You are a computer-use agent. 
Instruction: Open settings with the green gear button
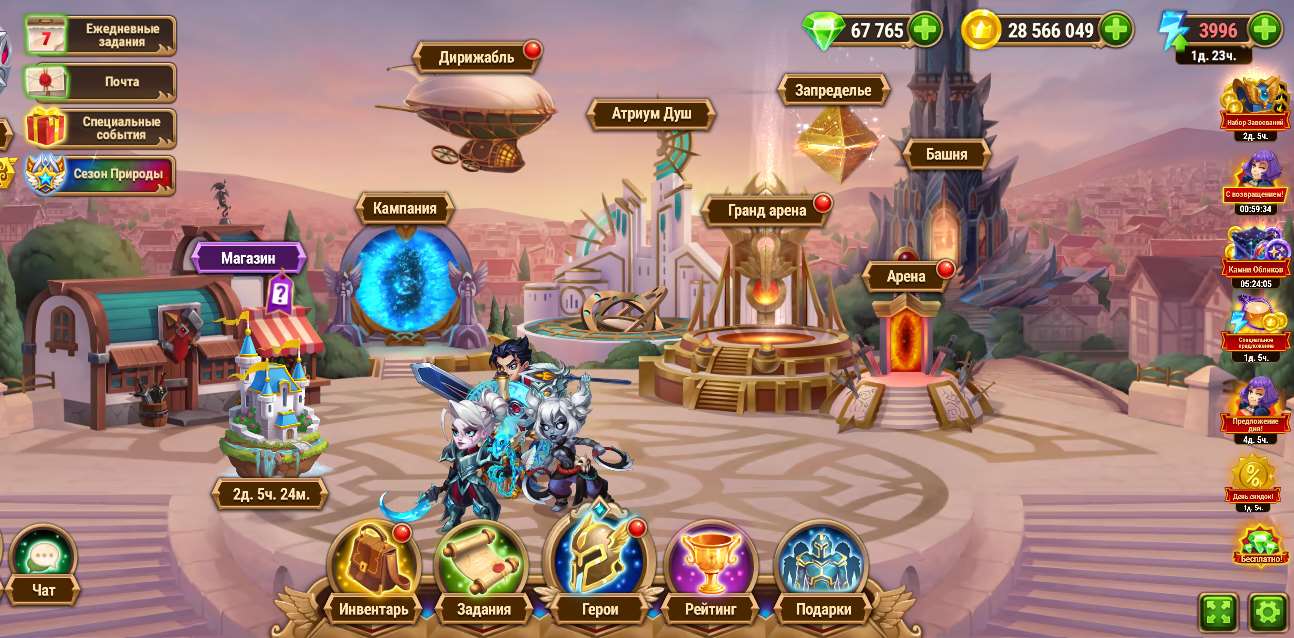1268,611
